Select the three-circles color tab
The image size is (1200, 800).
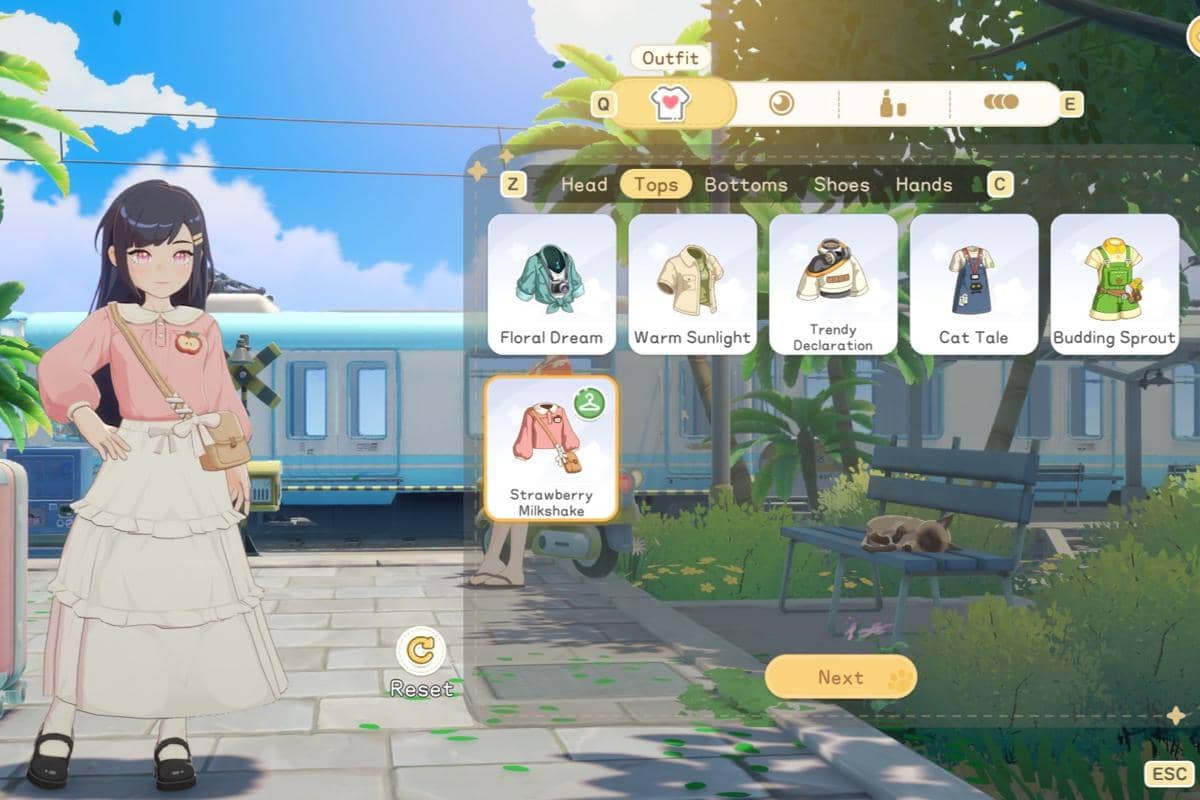(x=1001, y=102)
